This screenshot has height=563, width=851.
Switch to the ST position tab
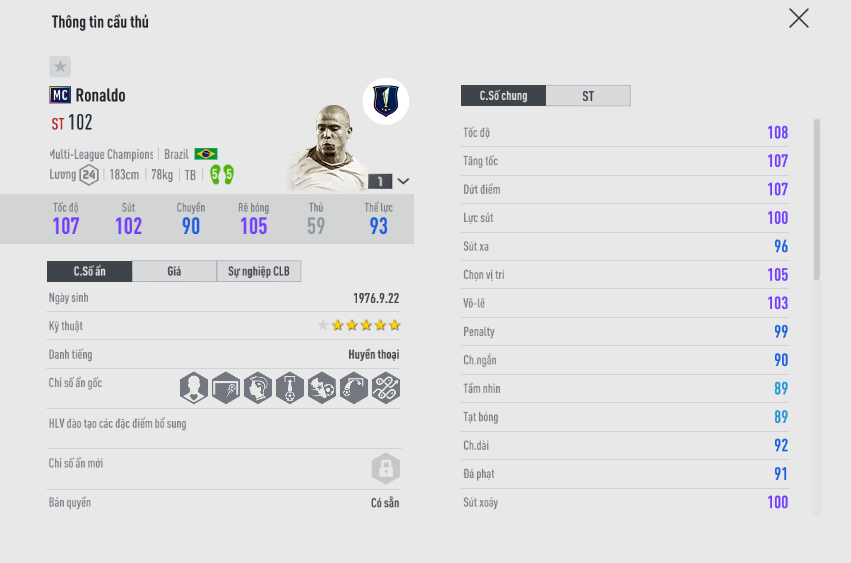(588, 96)
